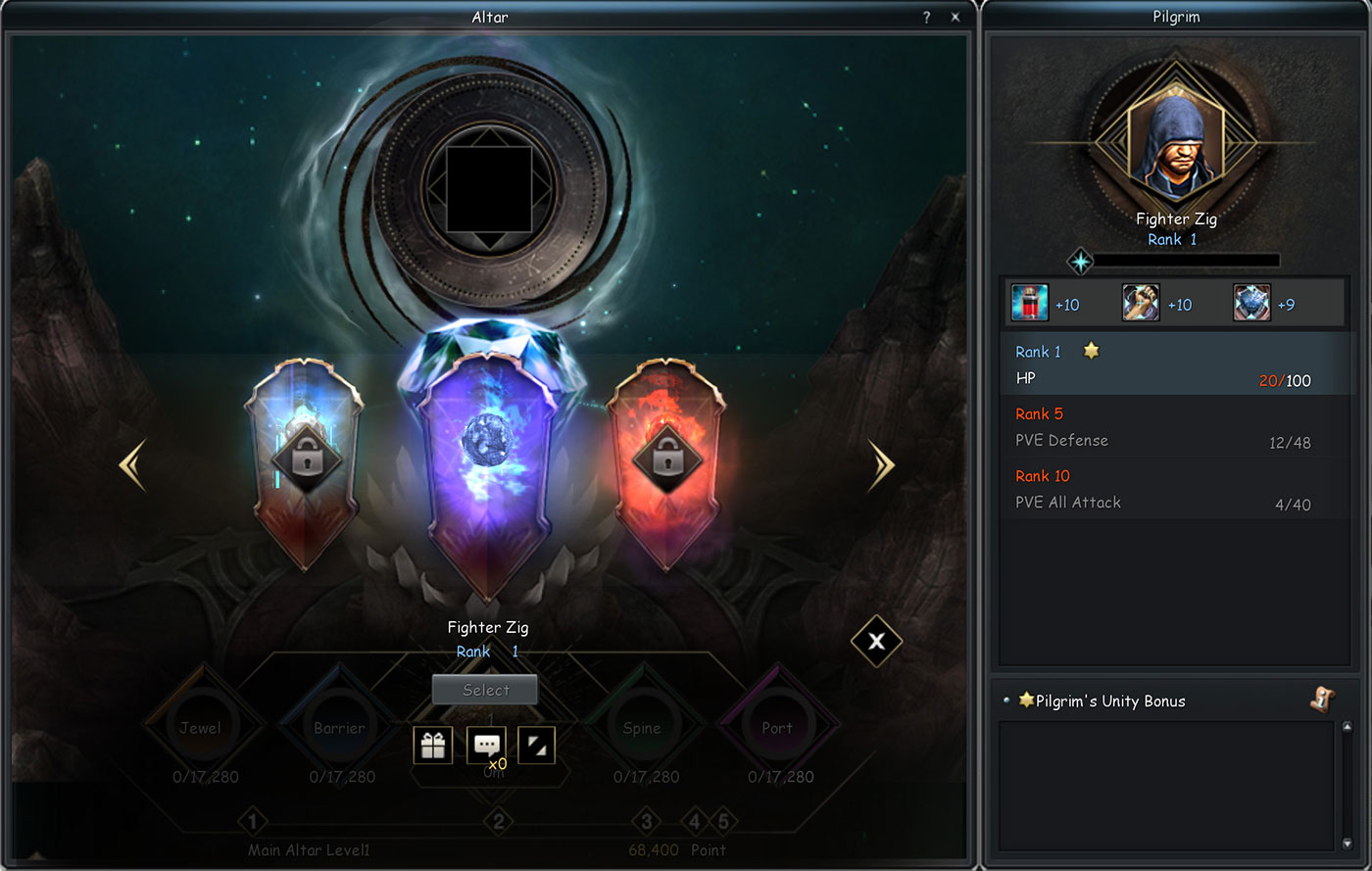Image resolution: width=1372 pixels, height=871 pixels.
Task: Check the shield item enhanced to +9
Action: [x=1250, y=303]
